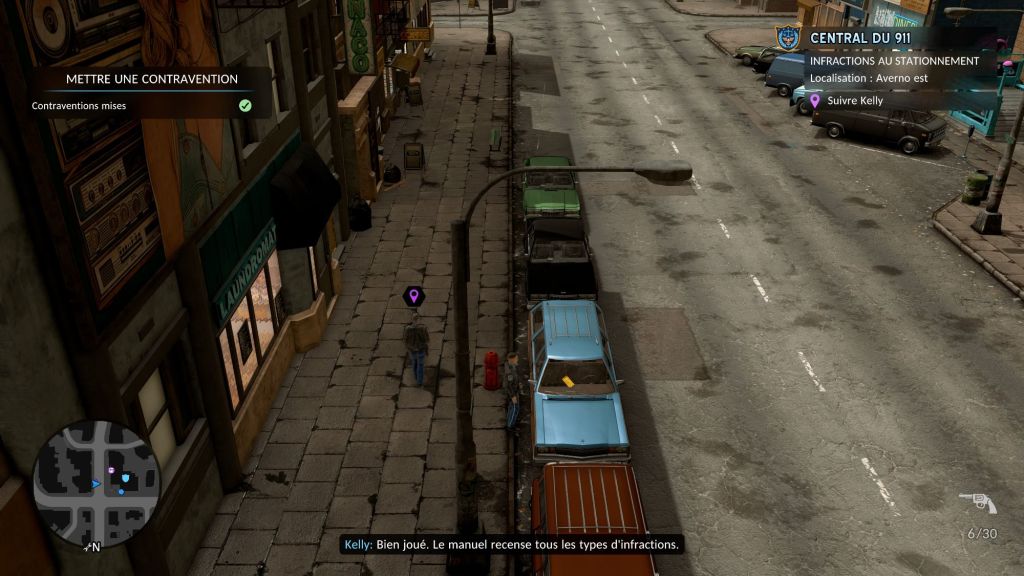Select the Central du 911 badge icon
1024x576 pixels.
point(788,38)
